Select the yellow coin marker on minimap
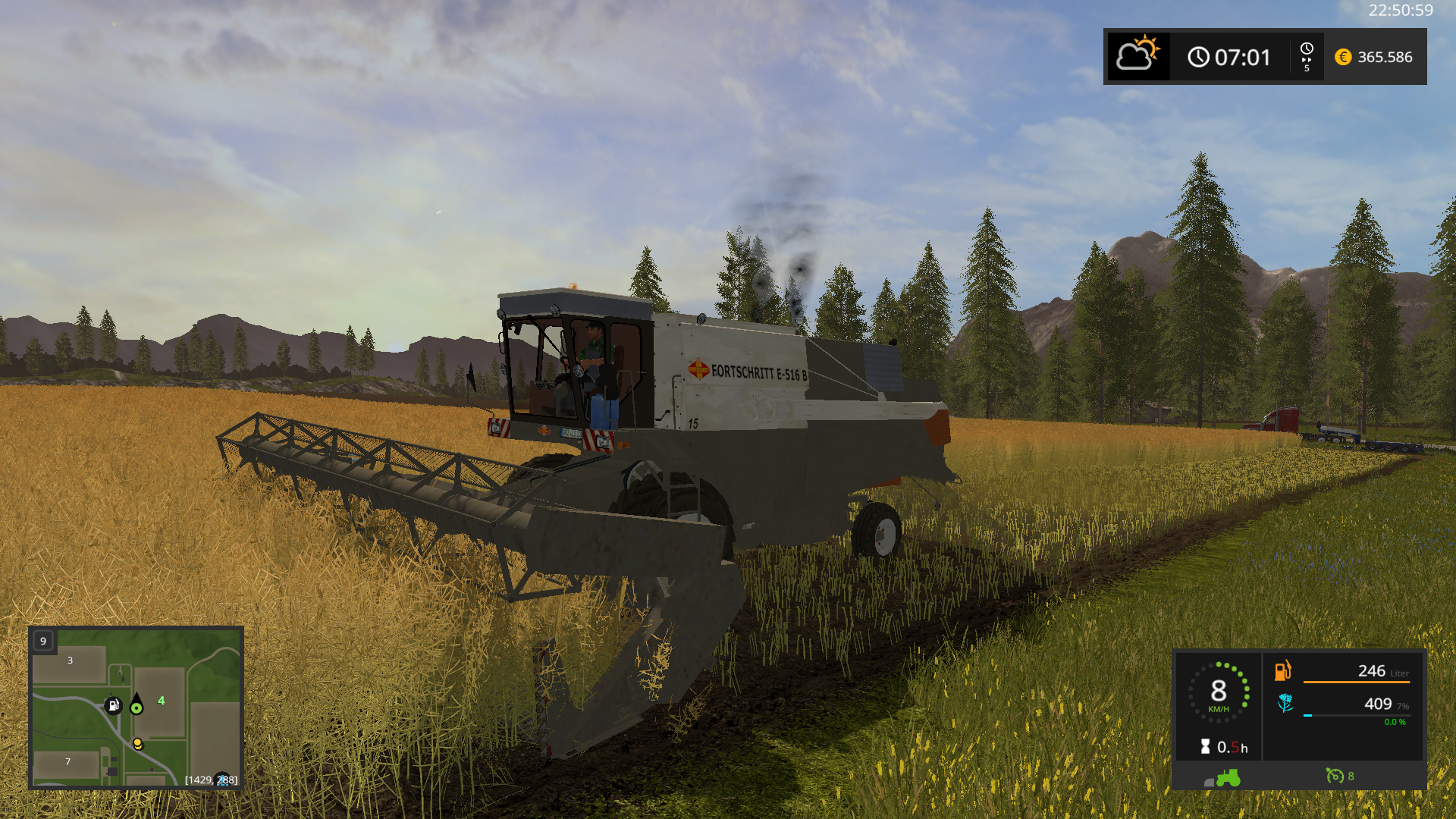 coord(137,743)
